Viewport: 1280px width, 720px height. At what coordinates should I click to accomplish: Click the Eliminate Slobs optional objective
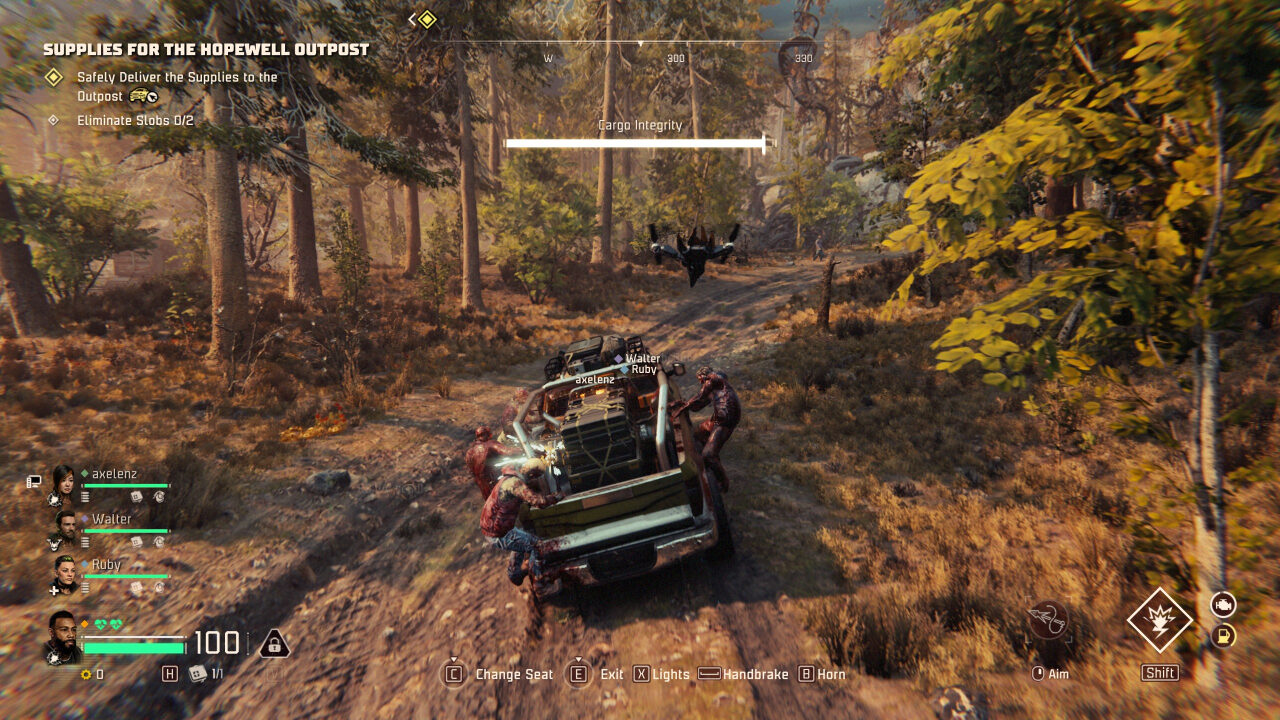135,121
